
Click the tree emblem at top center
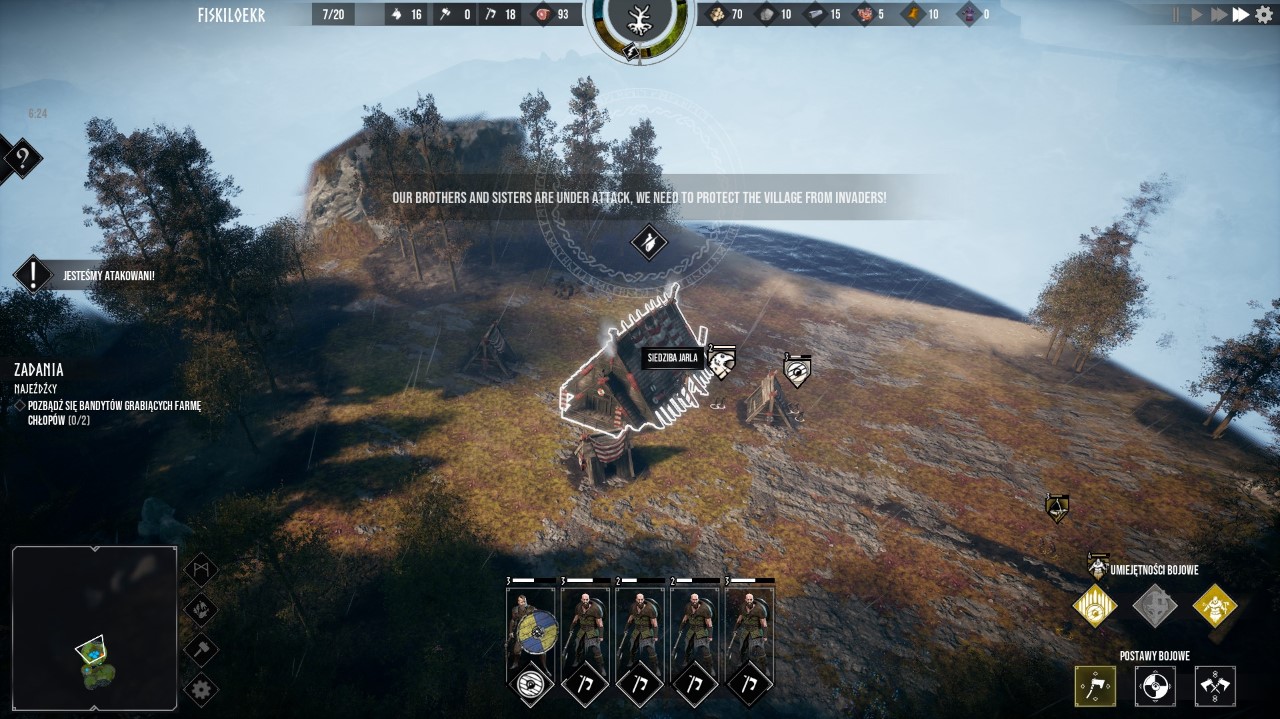click(x=639, y=19)
